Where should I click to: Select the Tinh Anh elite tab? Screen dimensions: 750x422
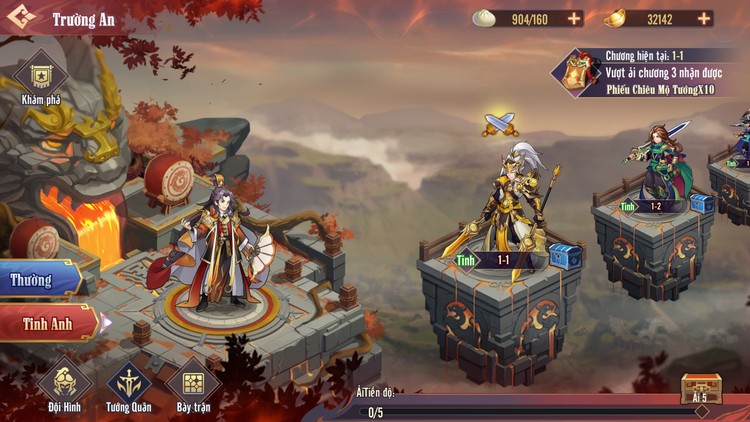(x=48, y=323)
